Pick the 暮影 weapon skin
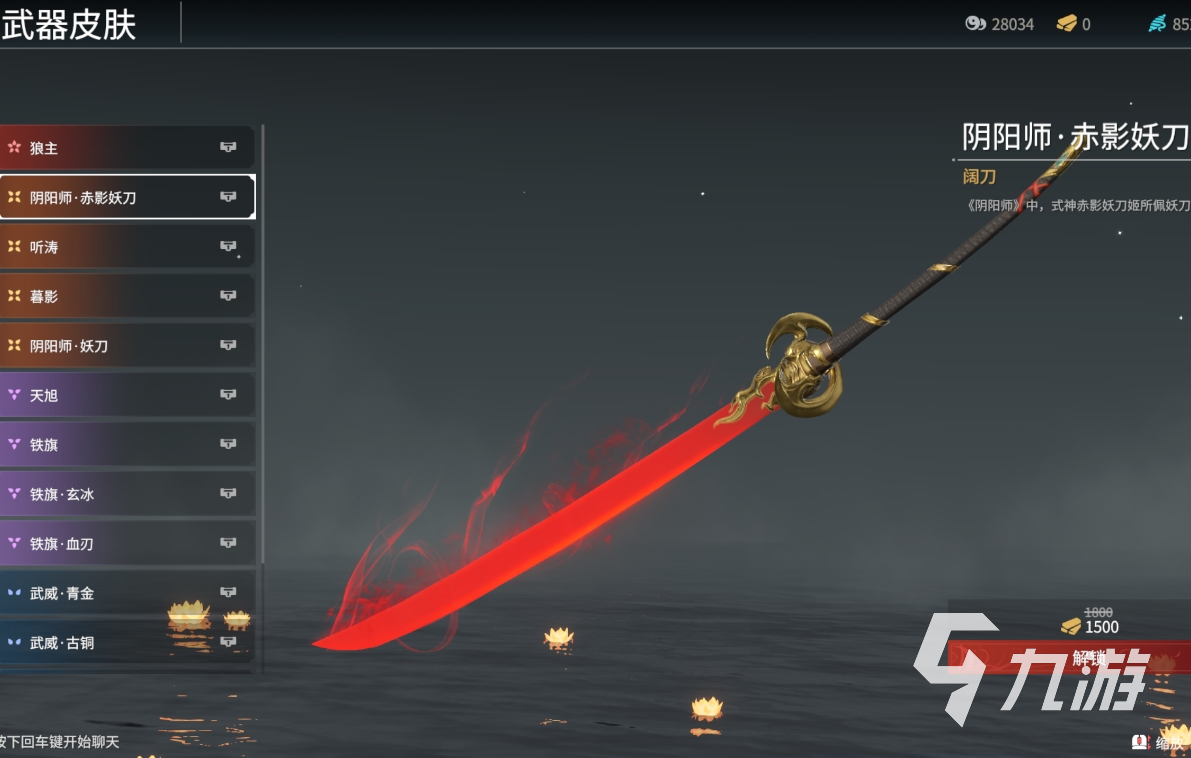Screen dimensions: 1191x758 (127, 296)
